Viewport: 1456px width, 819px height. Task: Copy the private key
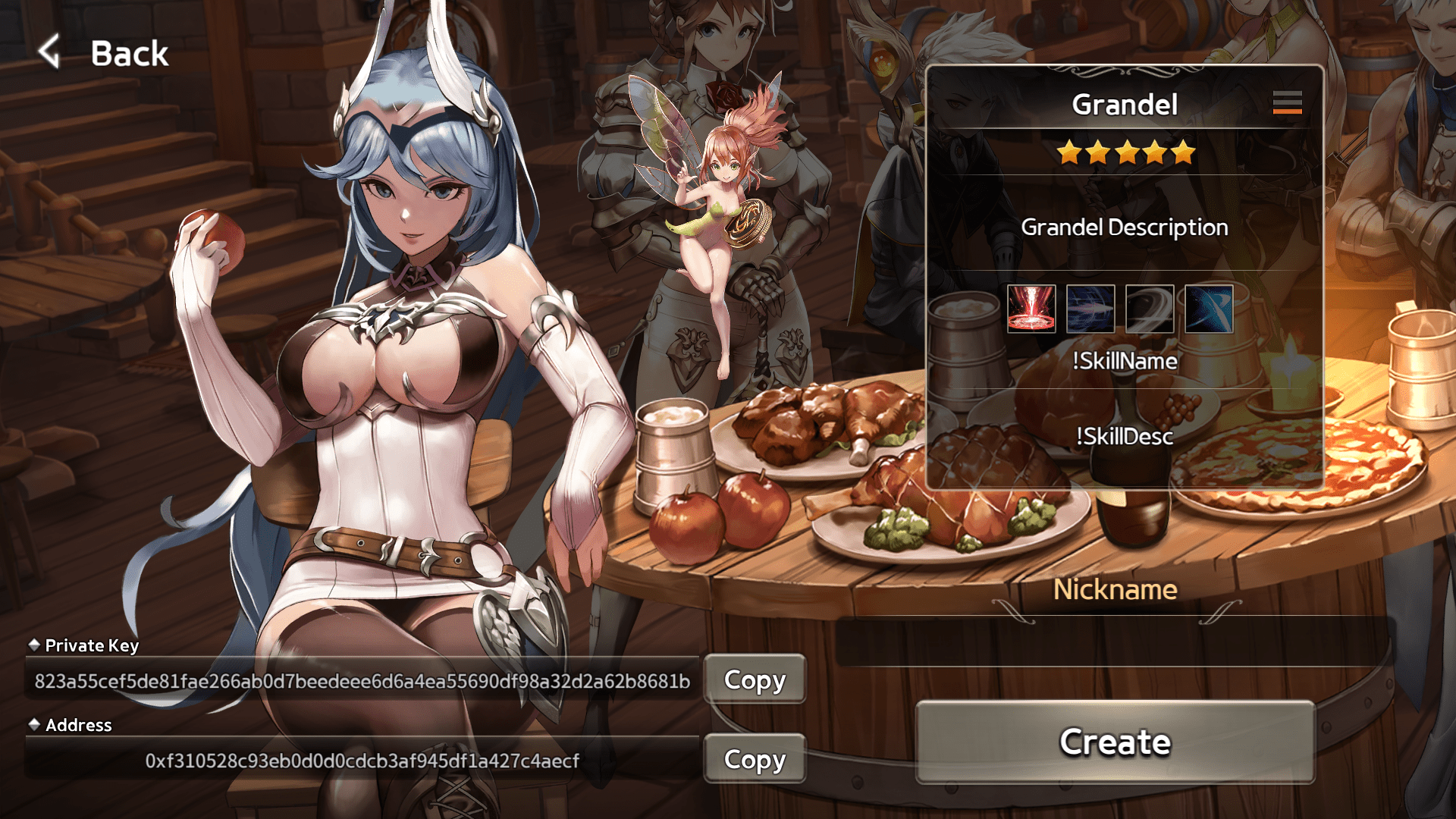coord(755,679)
